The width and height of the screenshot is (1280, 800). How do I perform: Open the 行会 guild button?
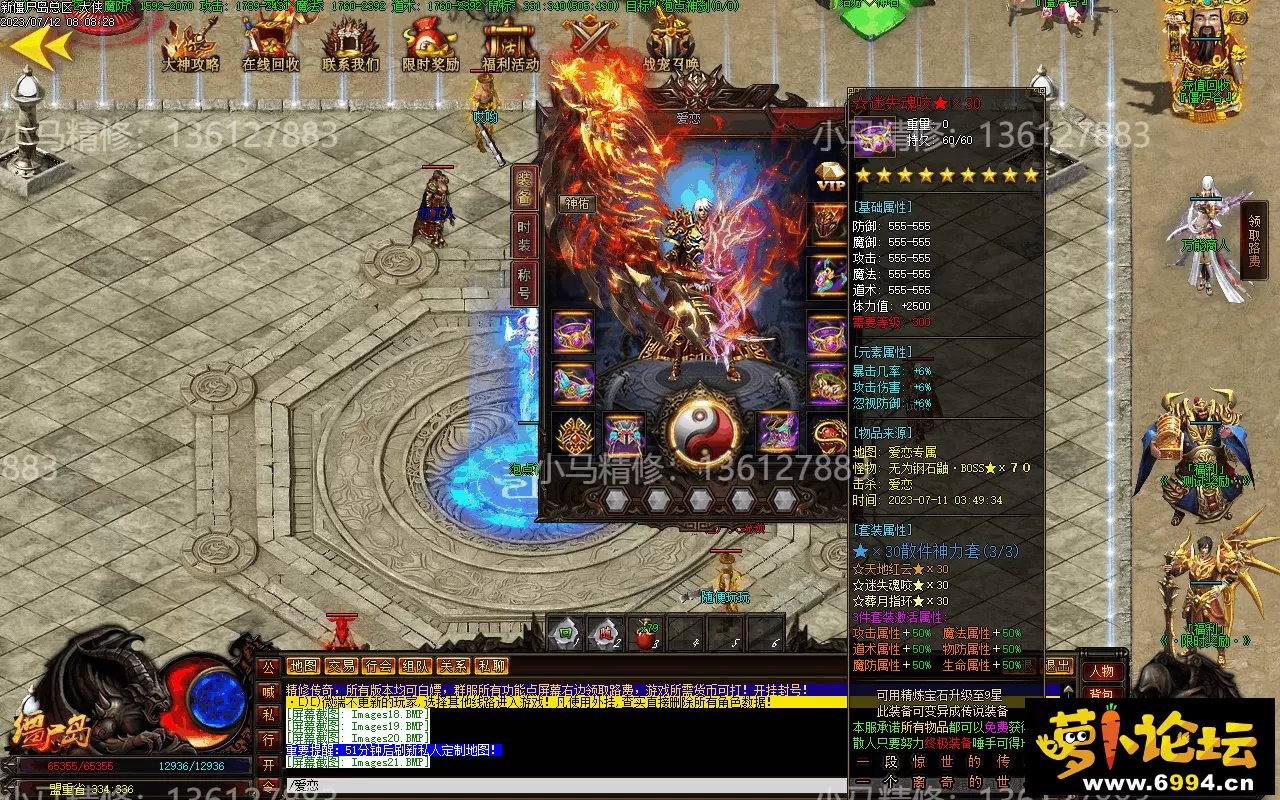(378, 666)
